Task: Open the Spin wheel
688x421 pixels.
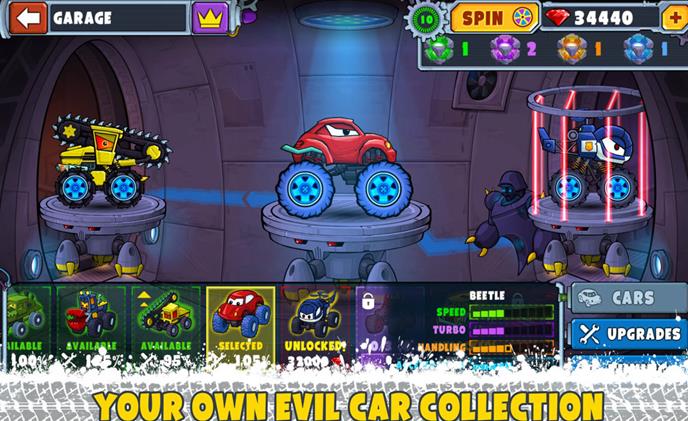Action: tap(493, 17)
